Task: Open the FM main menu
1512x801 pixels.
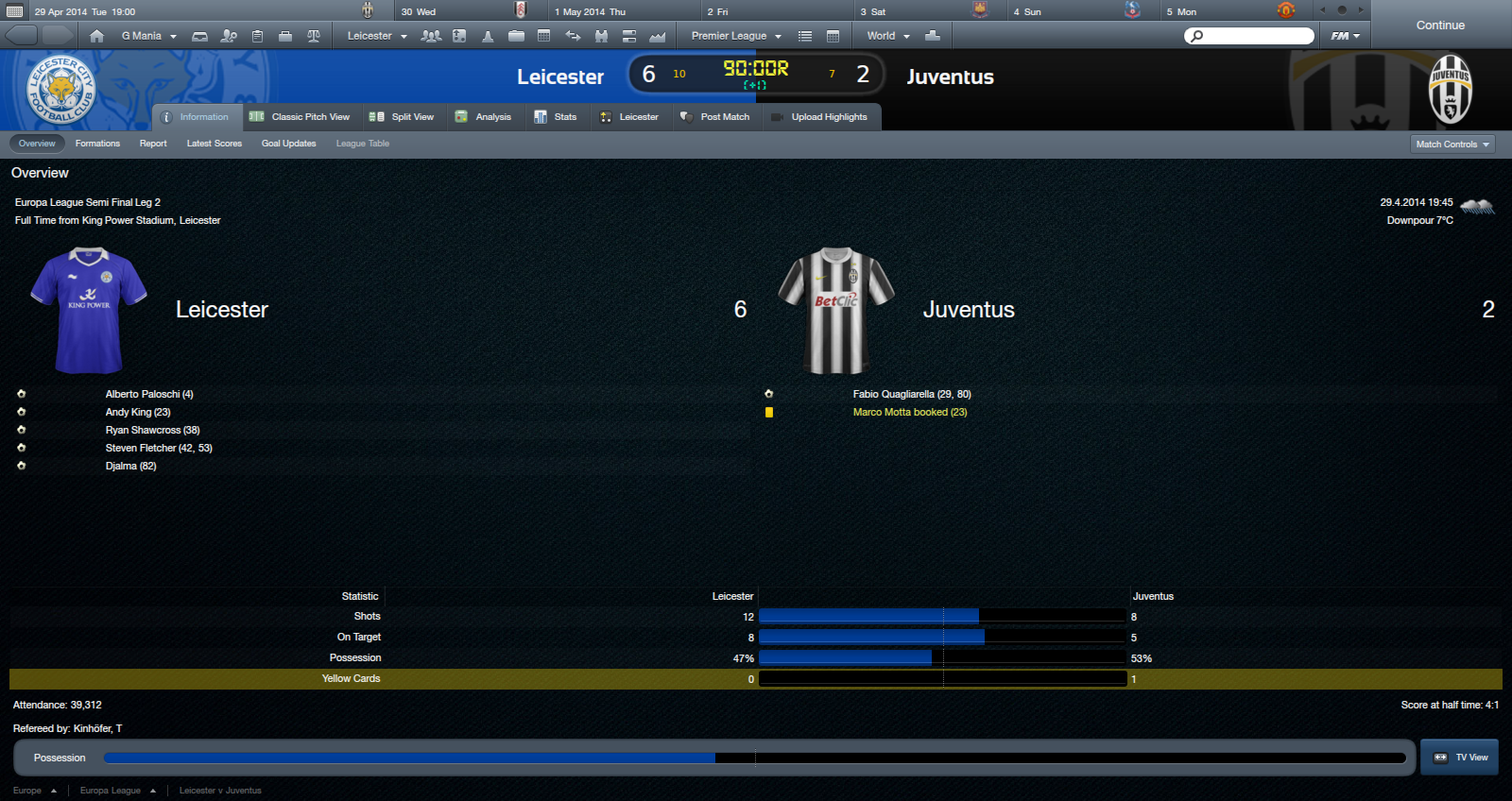Action: point(1345,36)
